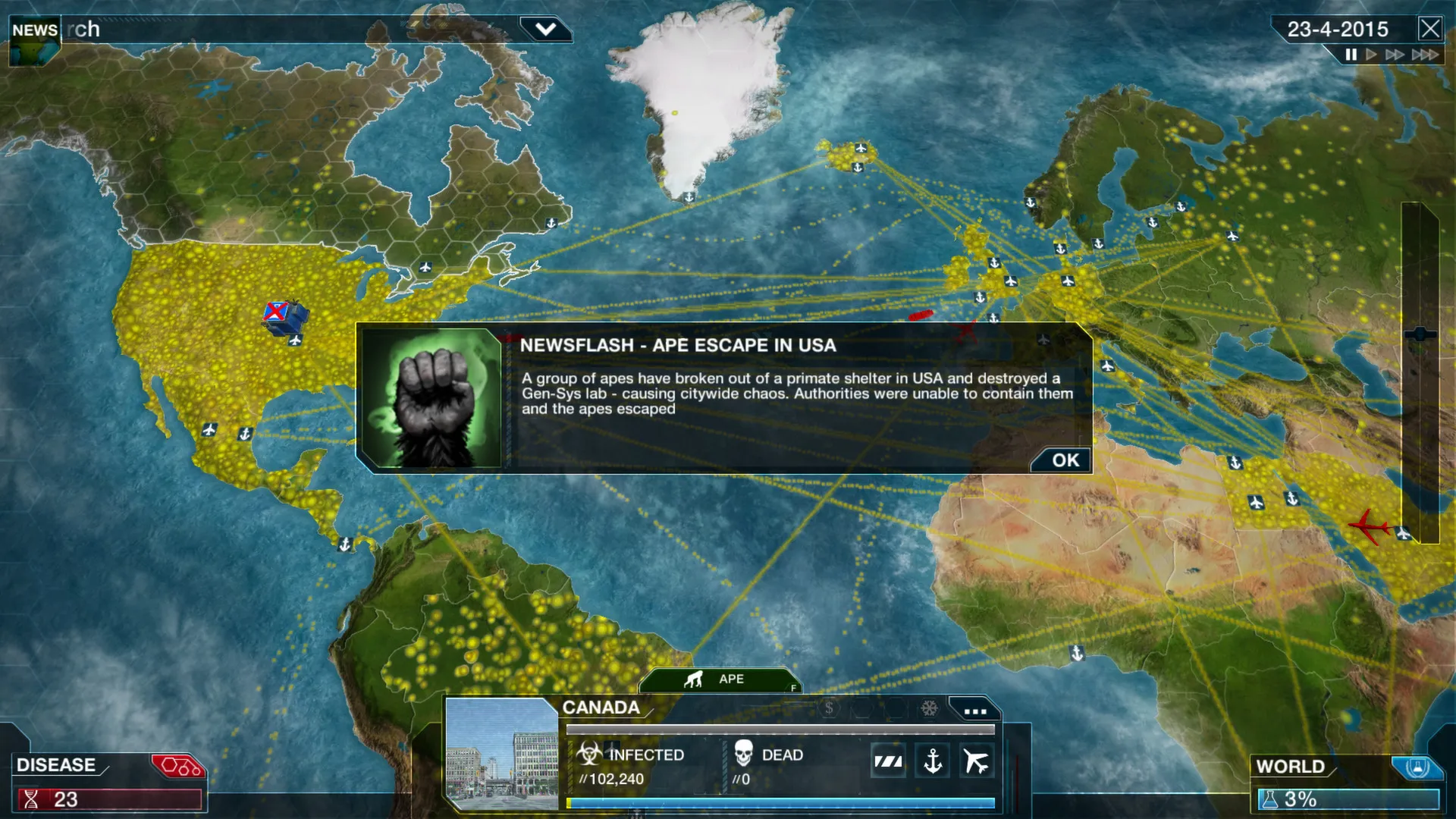Pause the game simulation
Screen dimensions: 1456x819
tap(1350, 55)
